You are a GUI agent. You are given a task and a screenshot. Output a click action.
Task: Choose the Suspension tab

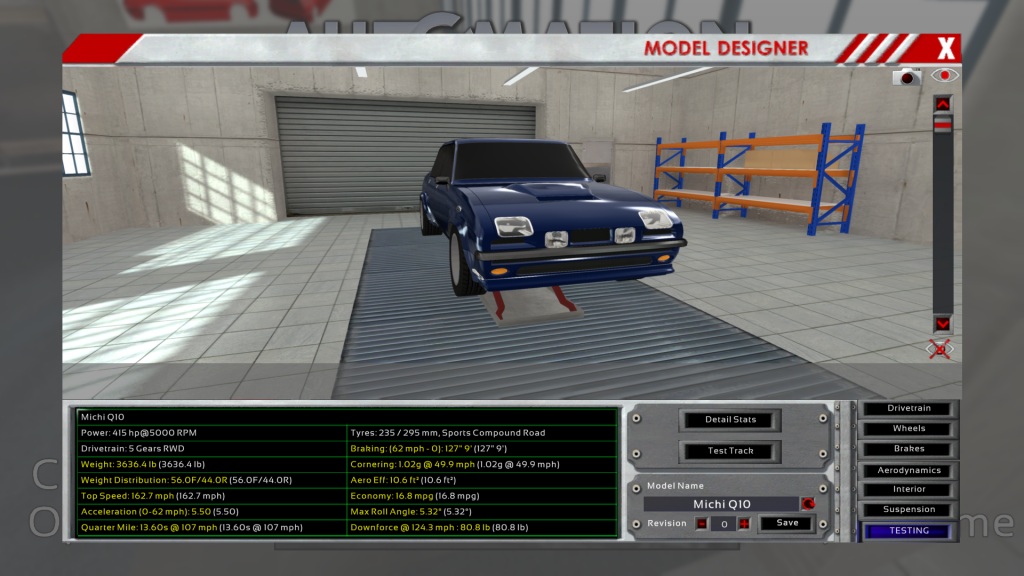(x=909, y=510)
